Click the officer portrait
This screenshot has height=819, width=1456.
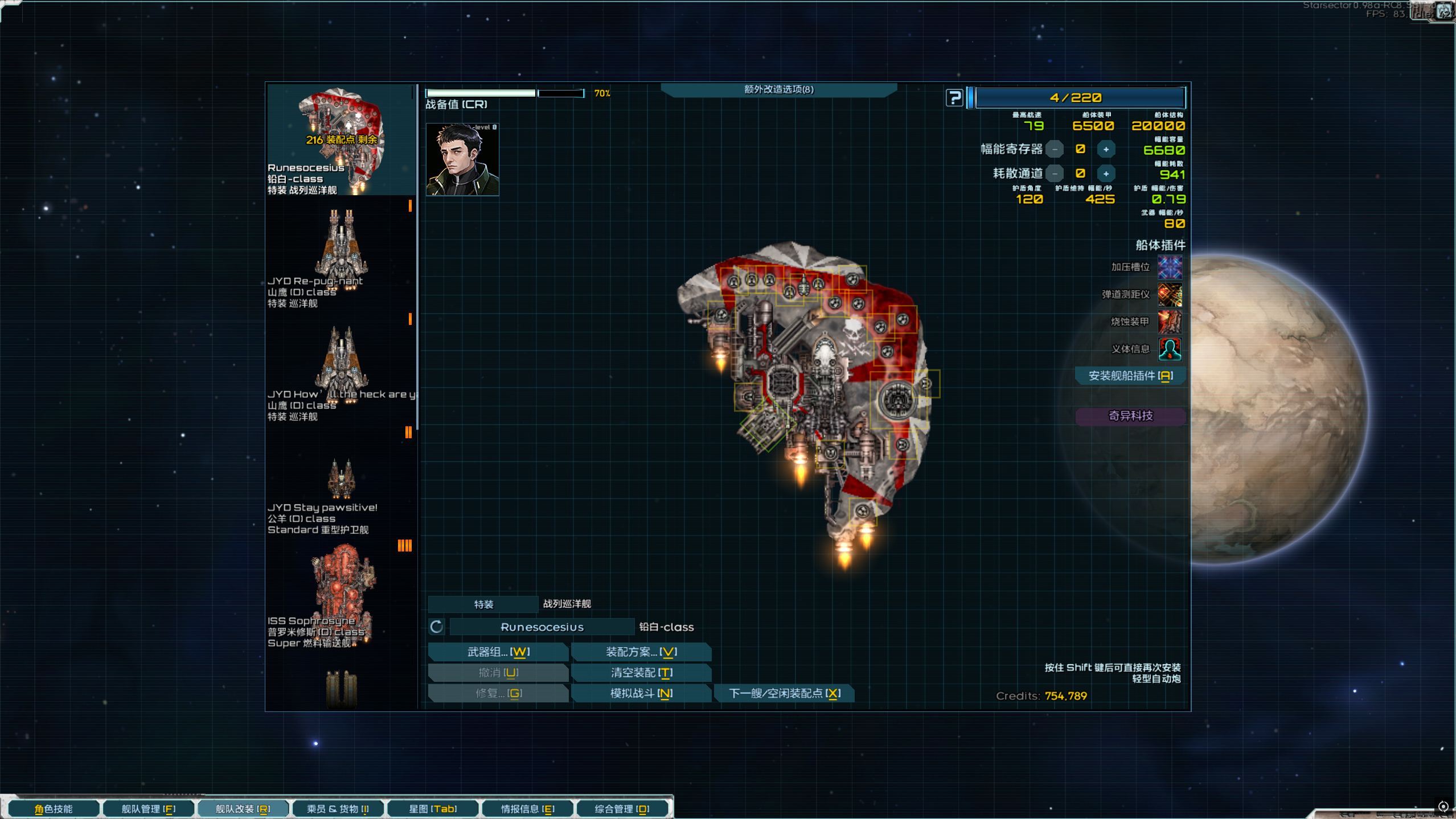[x=462, y=160]
